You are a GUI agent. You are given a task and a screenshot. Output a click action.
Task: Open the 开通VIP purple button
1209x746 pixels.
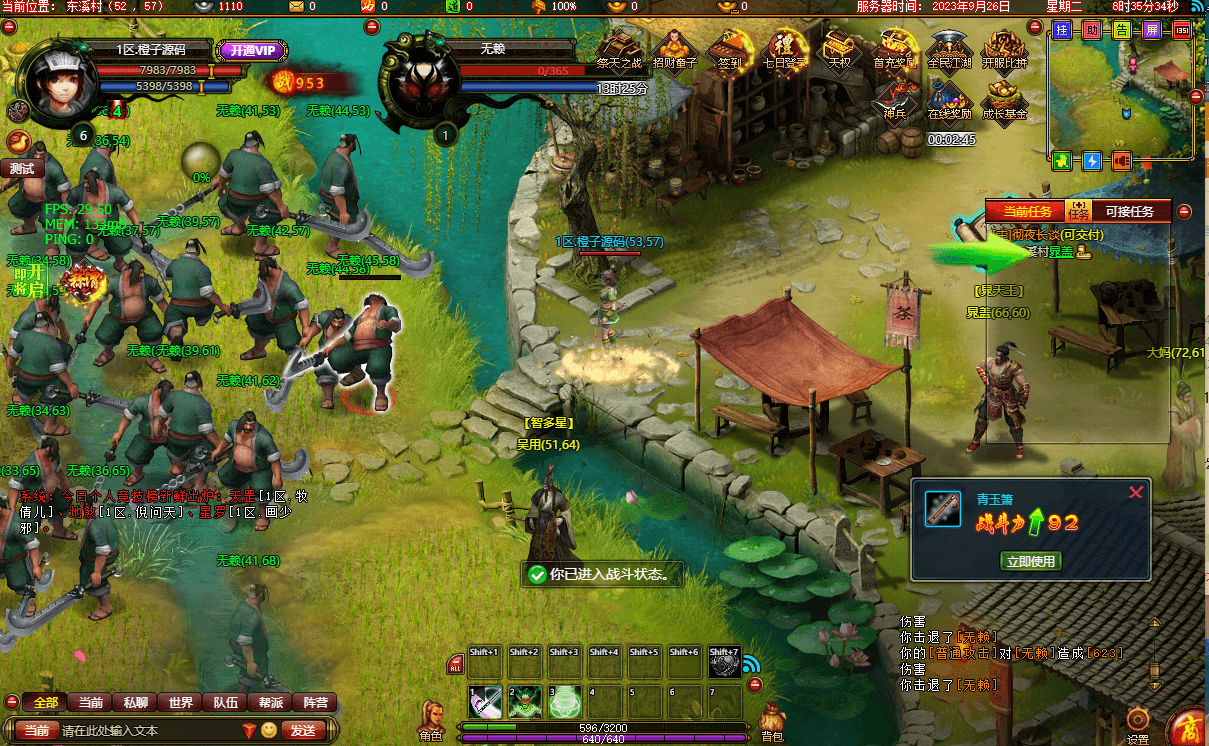point(250,50)
